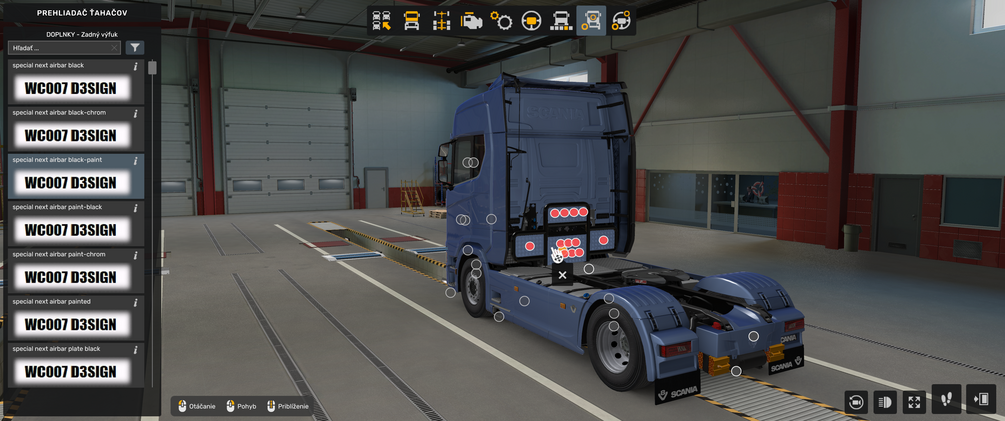Open the chassis configuration tab
1005x421 pixels.
pos(441,21)
